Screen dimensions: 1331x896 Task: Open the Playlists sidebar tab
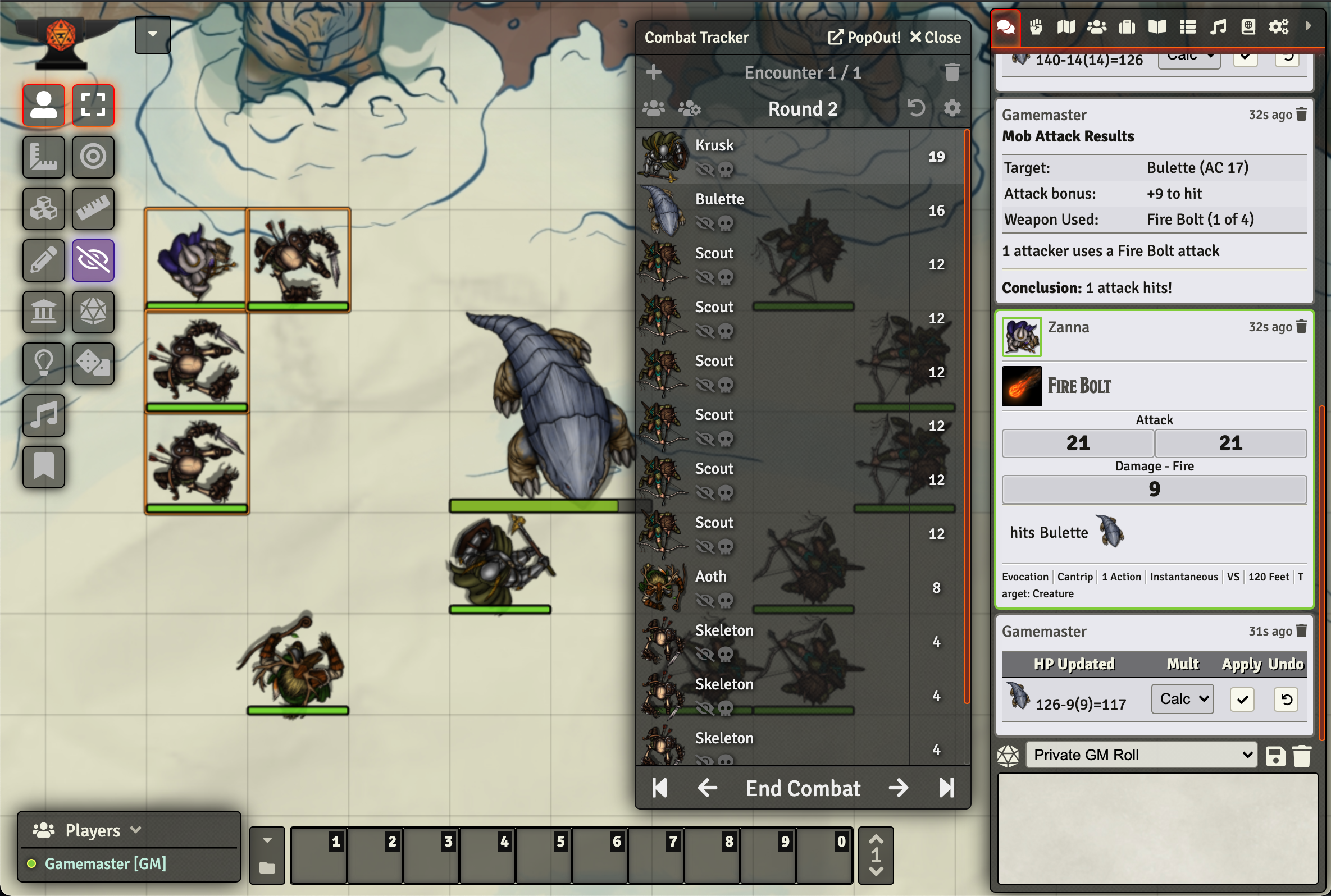pyautogui.click(x=1217, y=26)
